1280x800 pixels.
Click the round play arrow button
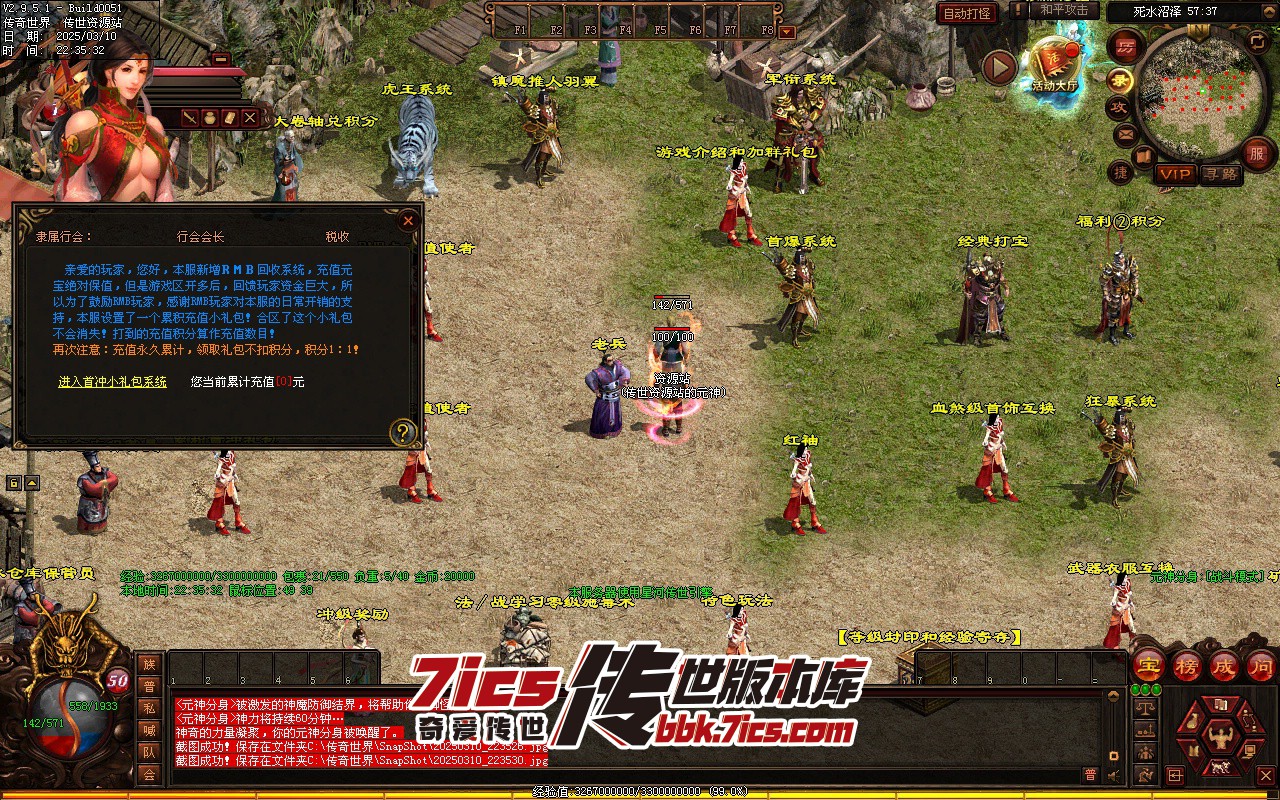(x=998, y=68)
